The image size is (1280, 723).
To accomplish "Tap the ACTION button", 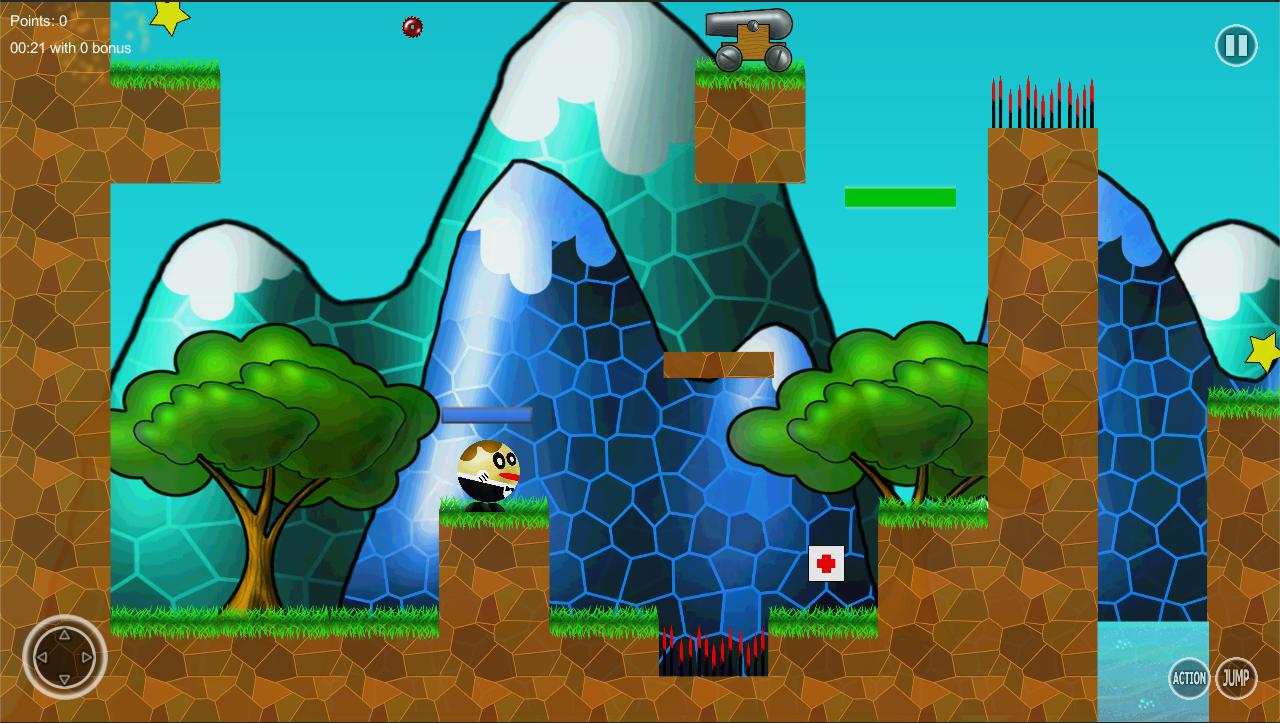I will click(x=1188, y=678).
